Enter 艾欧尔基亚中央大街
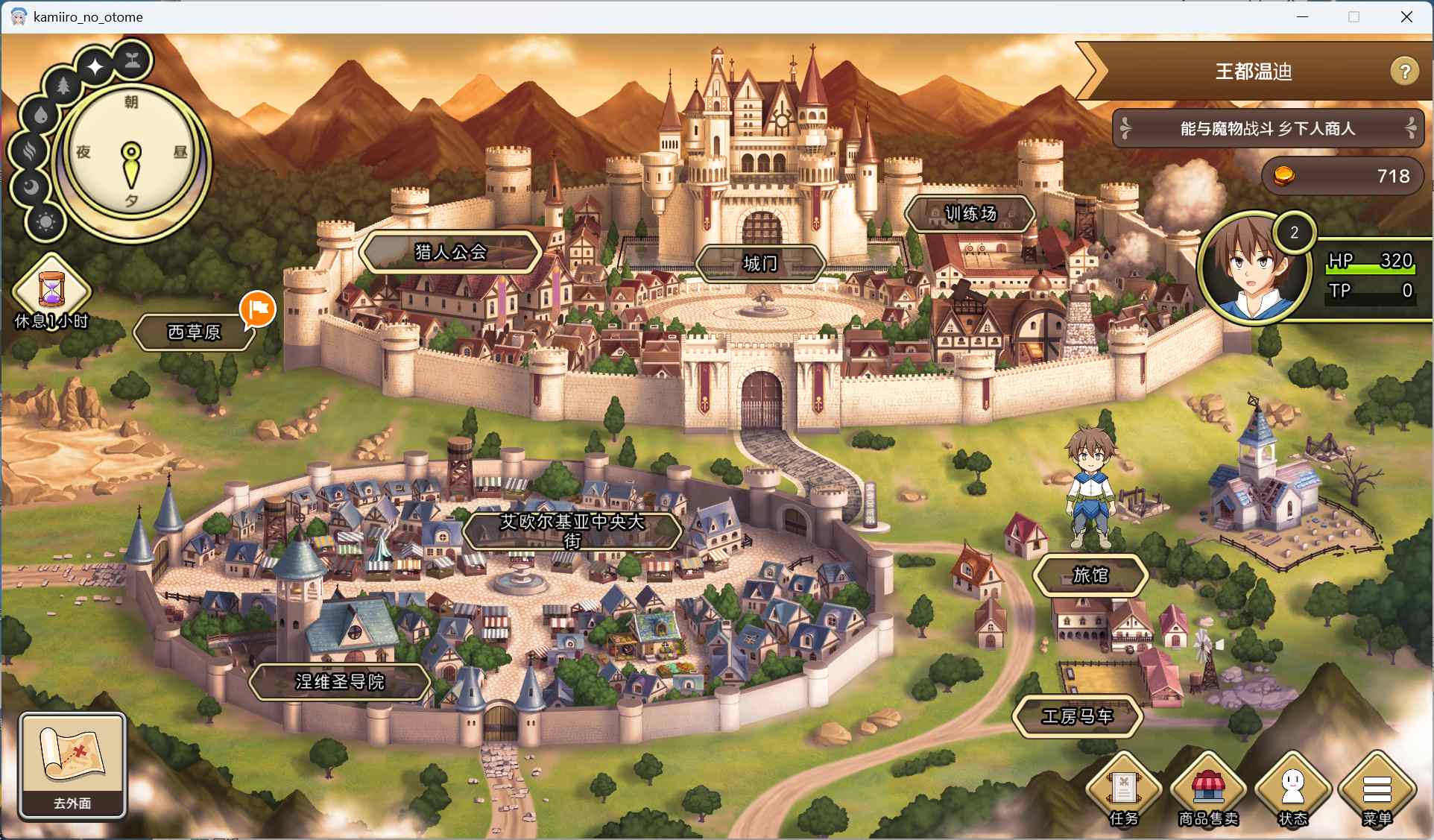Viewport: 1434px width, 840px height. [572, 531]
